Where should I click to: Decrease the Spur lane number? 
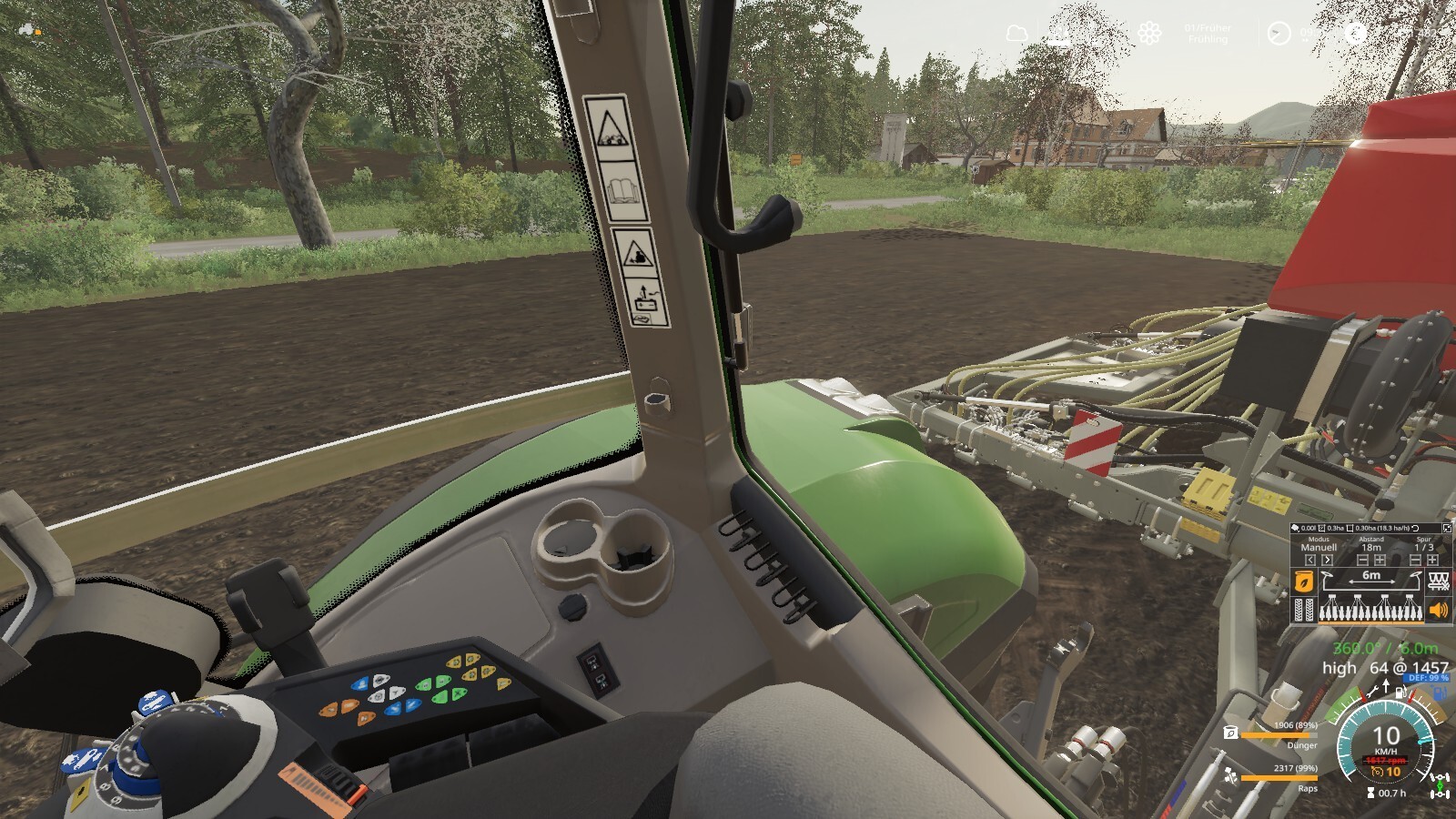click(x=1415, y=561)
